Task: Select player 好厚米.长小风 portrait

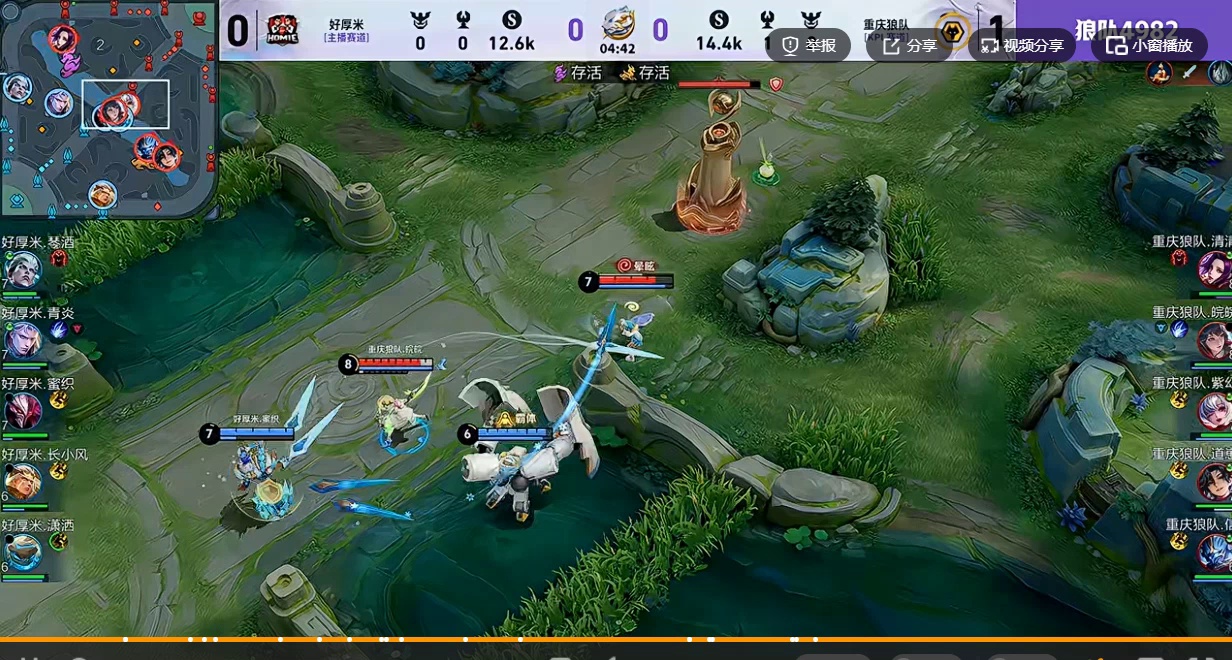Action: tap(22, 481)
